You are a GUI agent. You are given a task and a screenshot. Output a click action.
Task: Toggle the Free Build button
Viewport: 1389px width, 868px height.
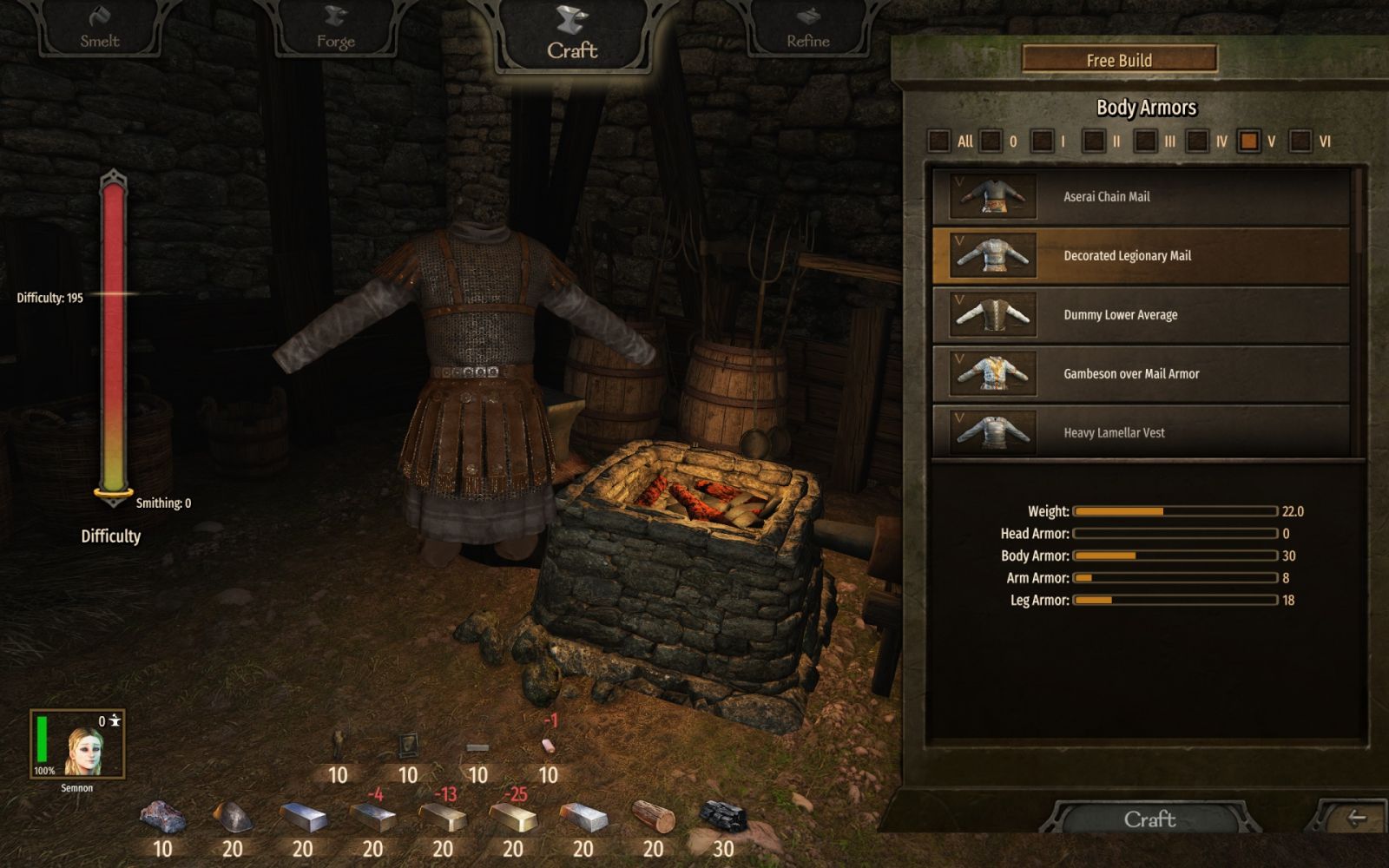(x=1119, y=60)
